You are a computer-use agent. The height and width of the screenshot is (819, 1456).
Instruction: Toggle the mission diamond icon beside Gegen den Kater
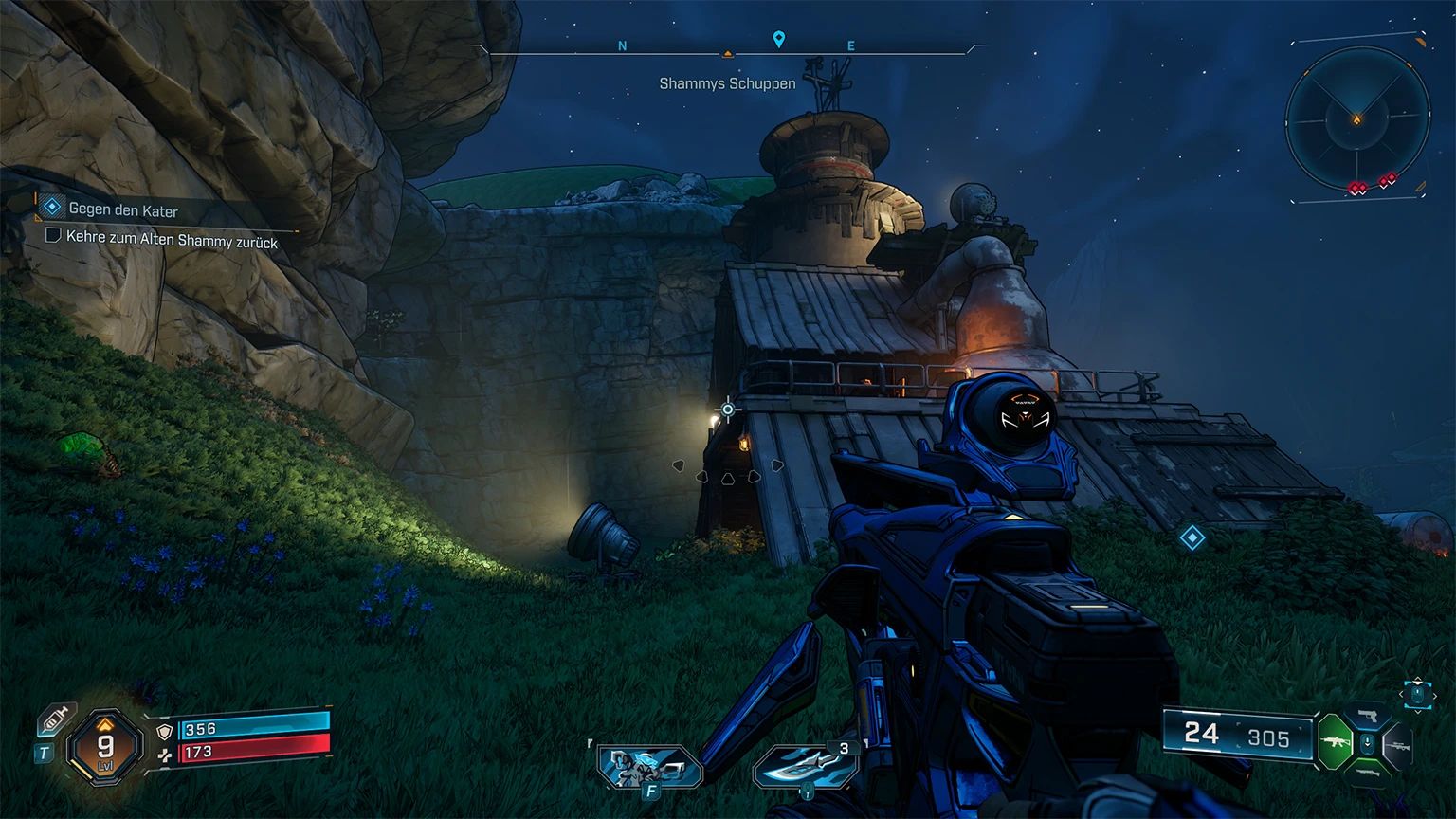pos(50,205)
